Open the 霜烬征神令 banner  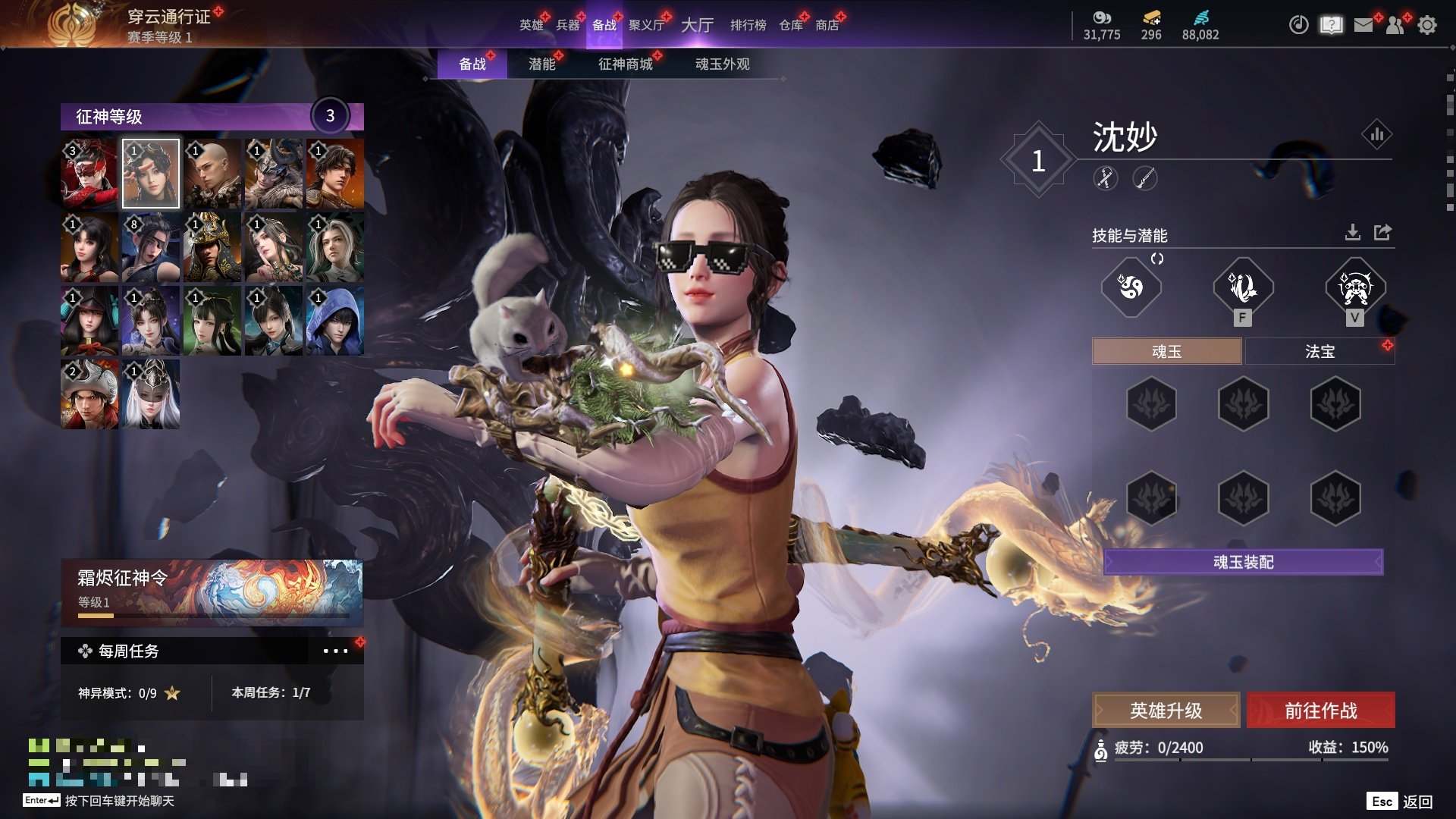pyautogui.click(x=212, y=593)
